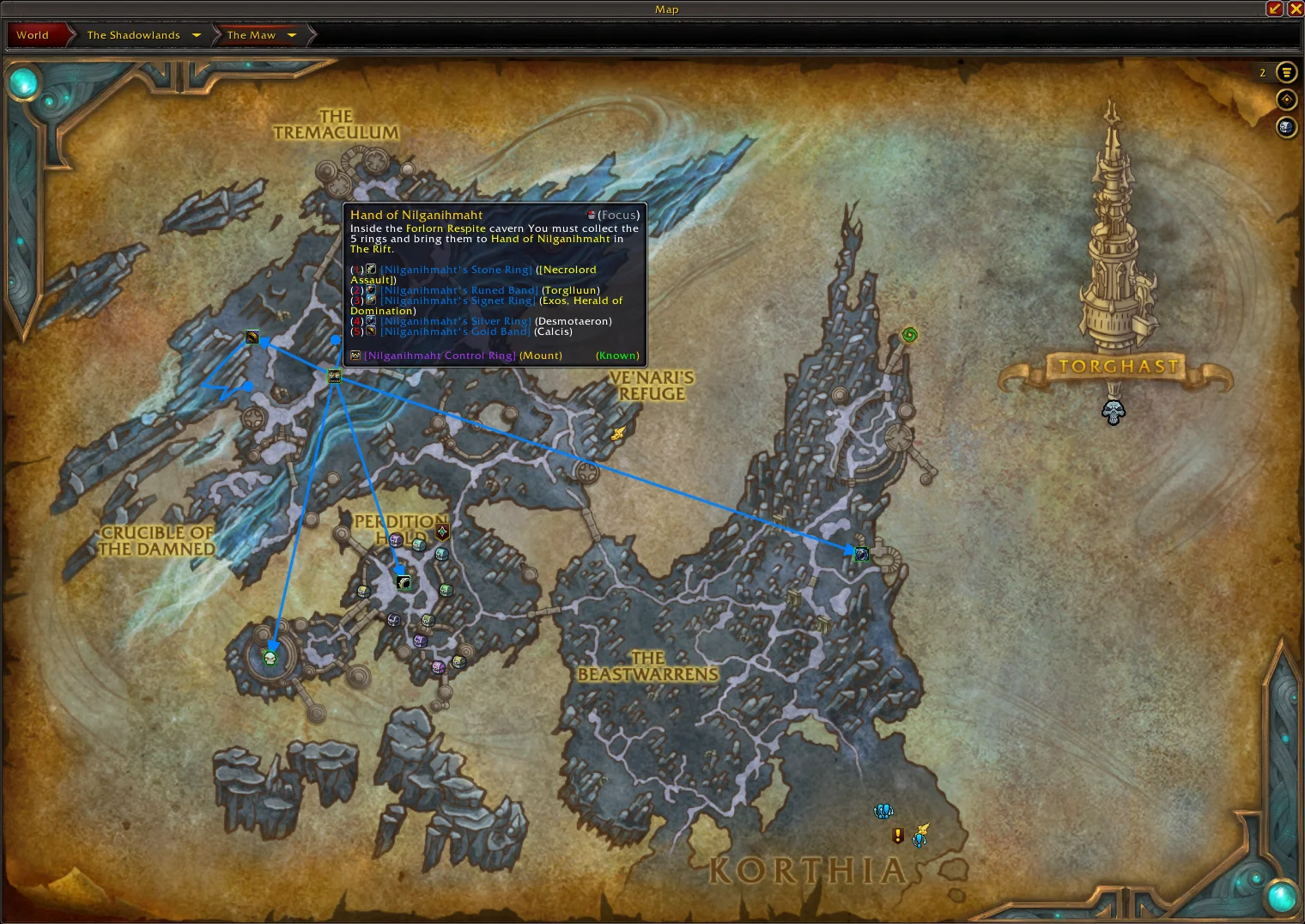Select the clustered blue daily quest markers
The image size is (1305, 924).
[883, 811]
